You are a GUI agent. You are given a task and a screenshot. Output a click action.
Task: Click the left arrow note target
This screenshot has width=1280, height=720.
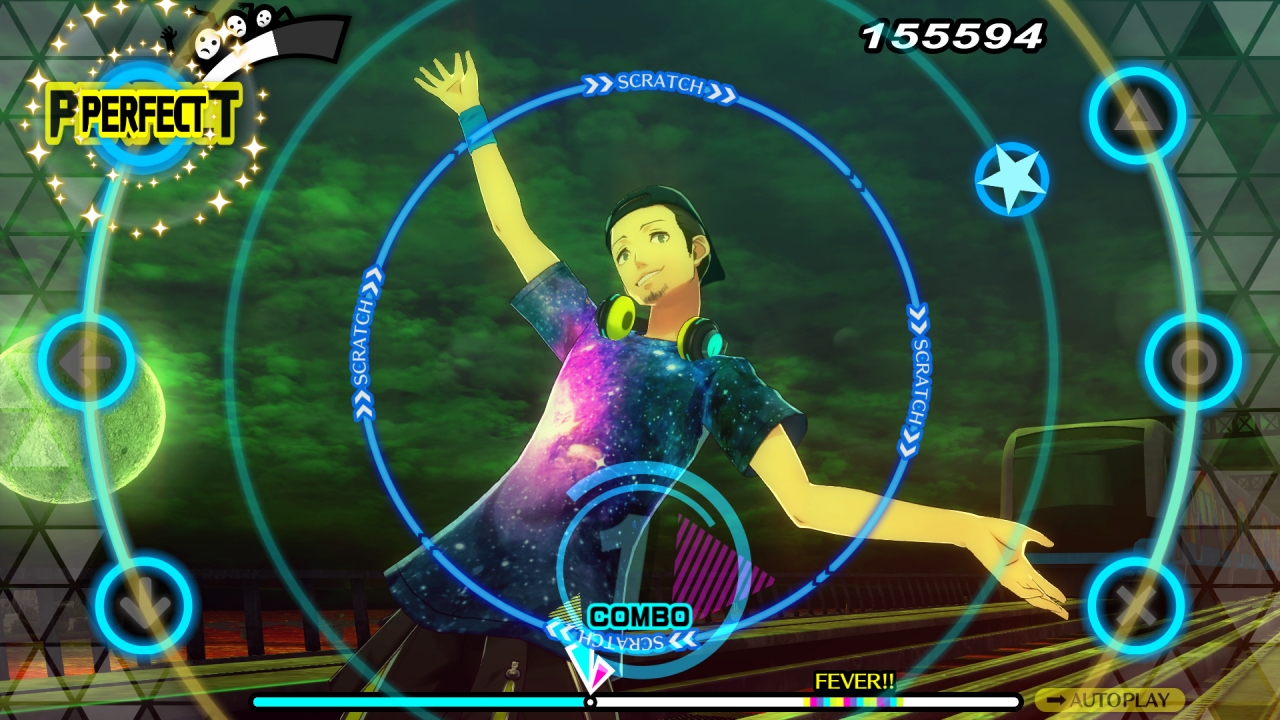[x=88, y=362]
